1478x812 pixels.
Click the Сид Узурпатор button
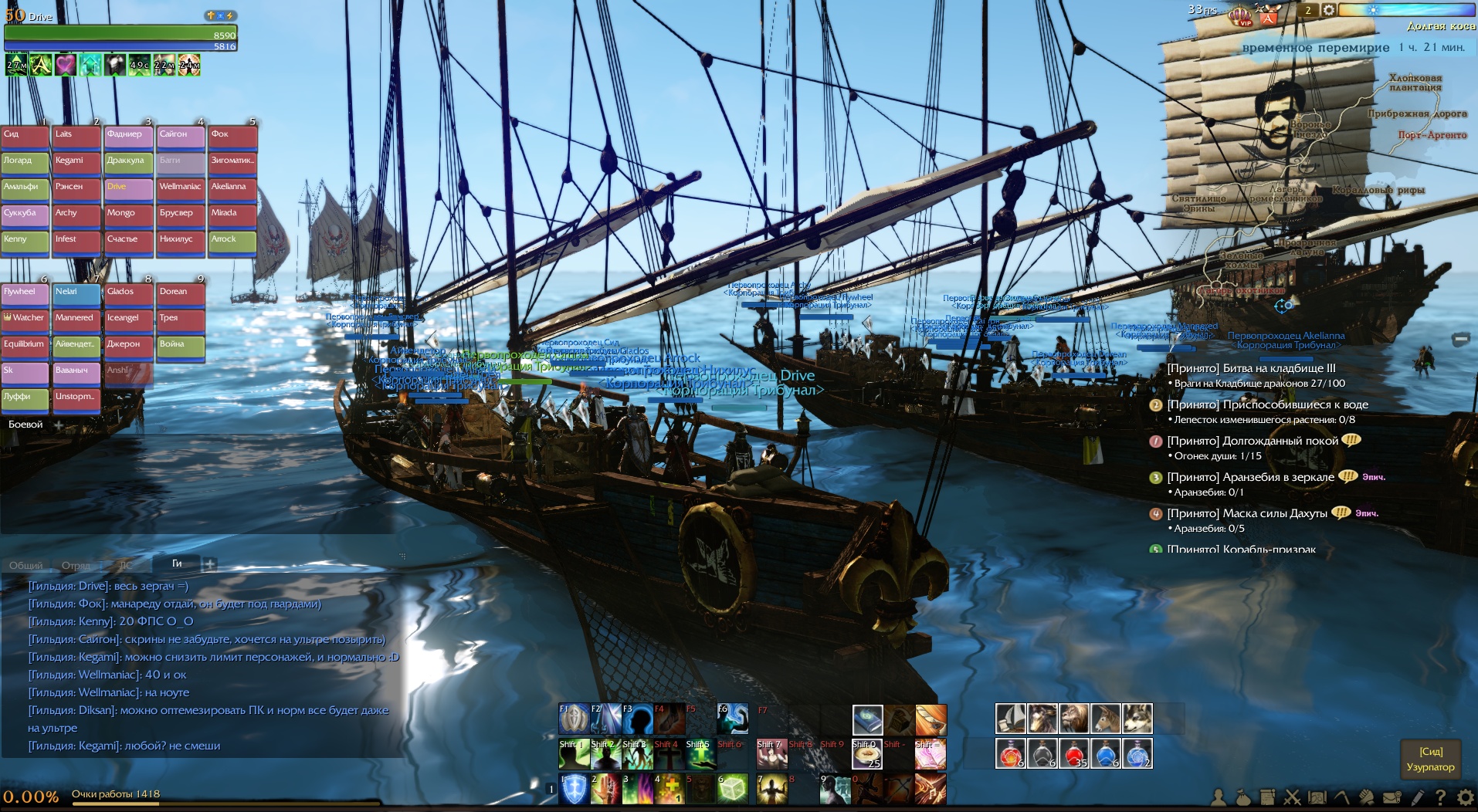(1430, 760)
